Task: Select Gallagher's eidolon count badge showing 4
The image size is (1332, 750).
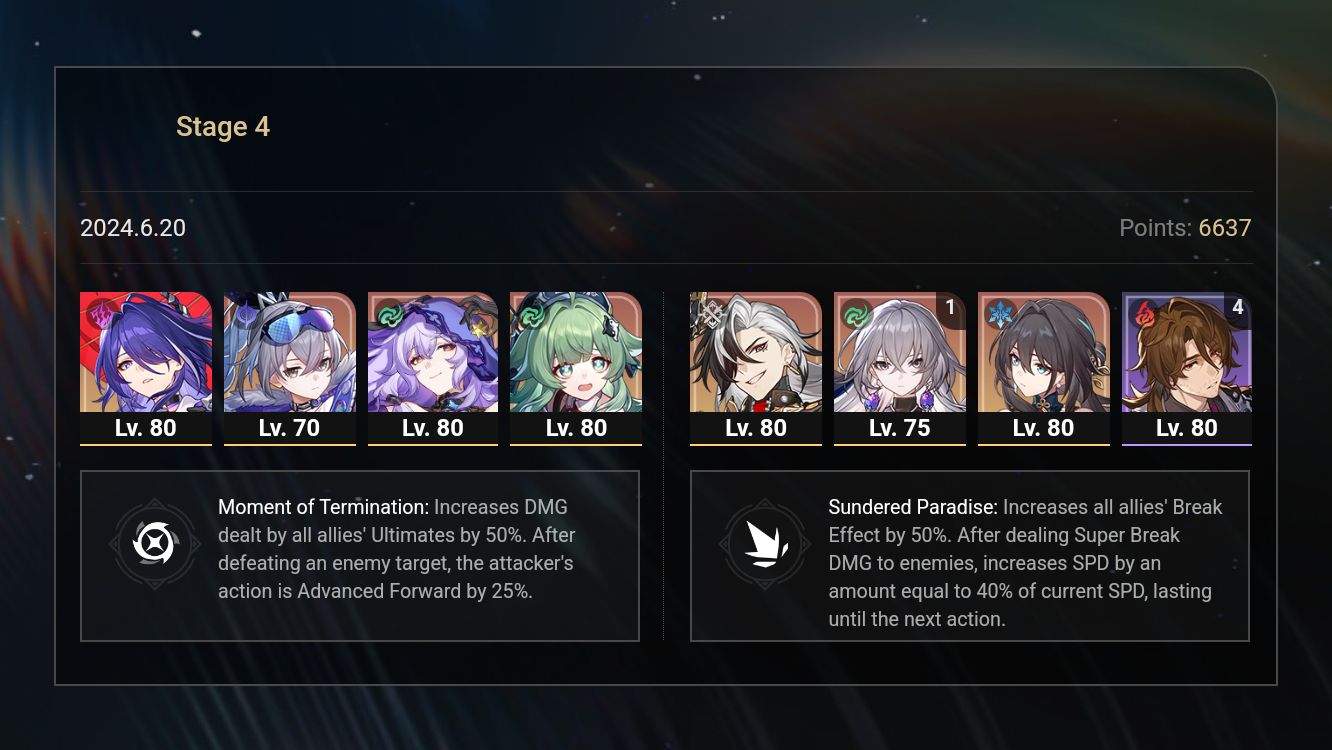Action: tap(1237, 308)
